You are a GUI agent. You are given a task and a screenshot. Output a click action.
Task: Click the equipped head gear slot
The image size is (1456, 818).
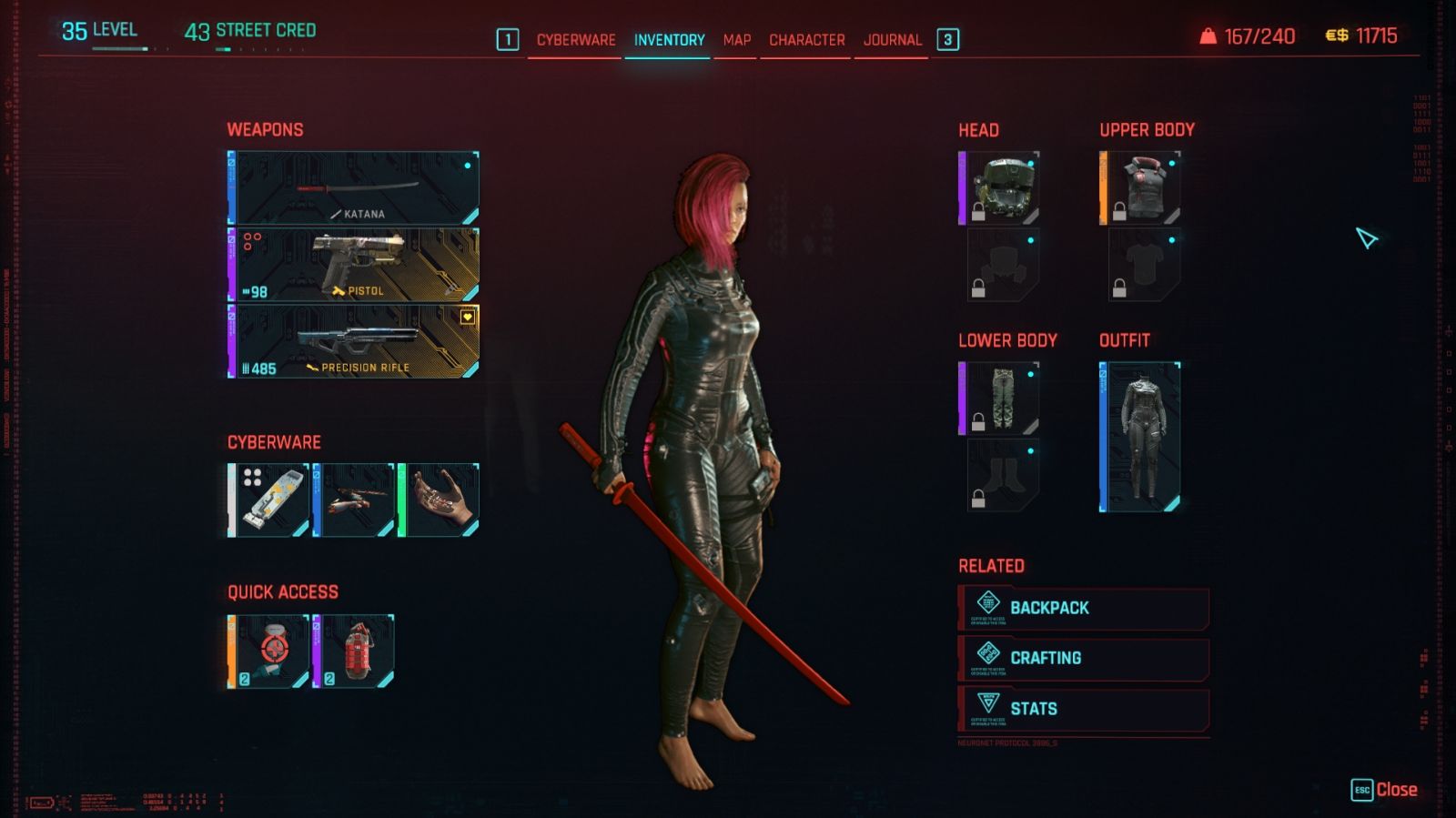coord(999,188)
